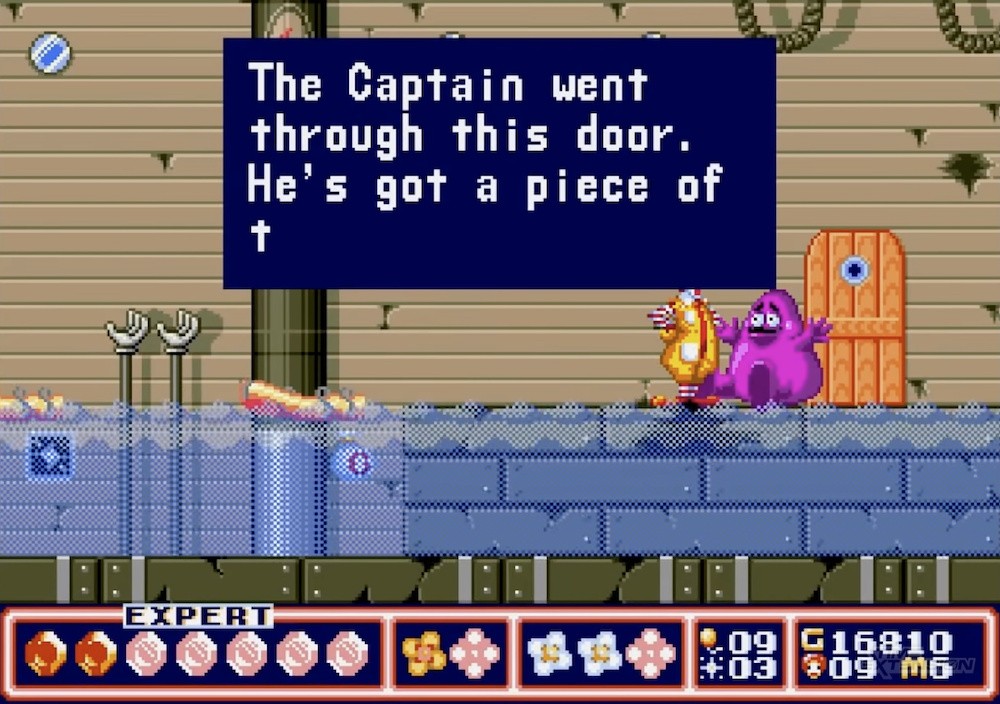Select the yellow flower item in the HUD
Viewport: 1000px width, 704px height.
[x=424, y=653]
